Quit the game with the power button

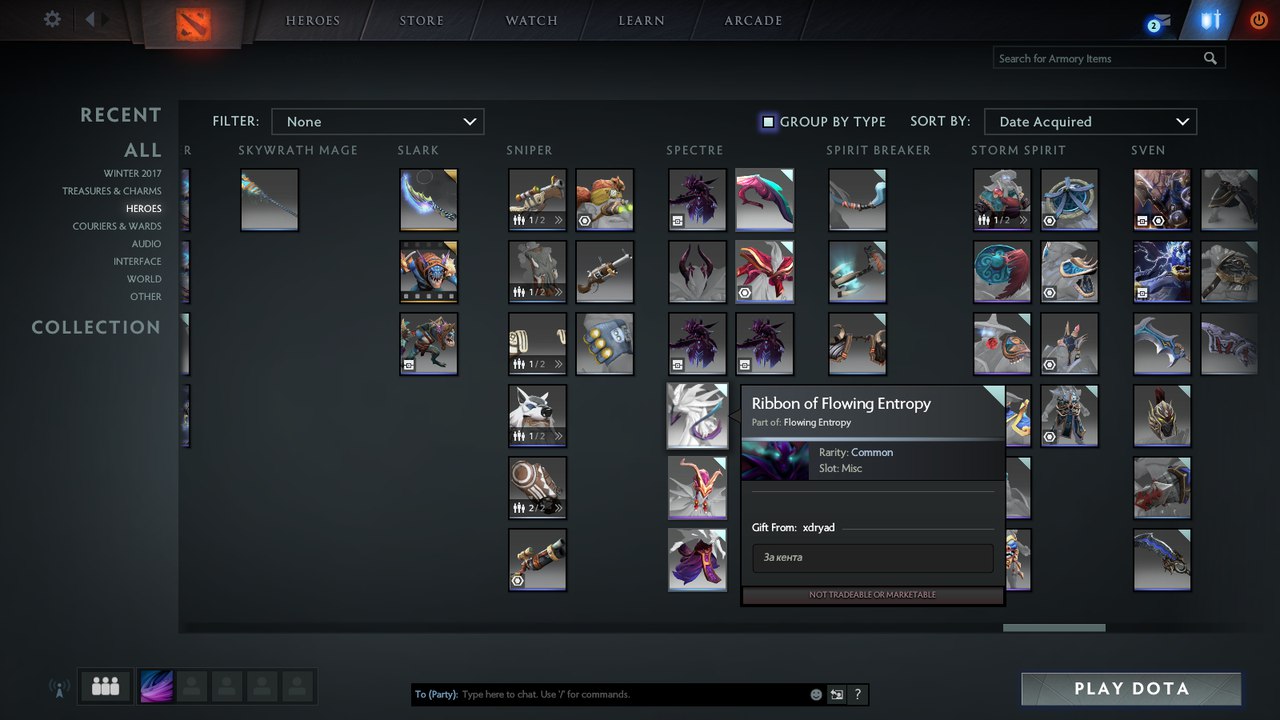point(1259,20)
